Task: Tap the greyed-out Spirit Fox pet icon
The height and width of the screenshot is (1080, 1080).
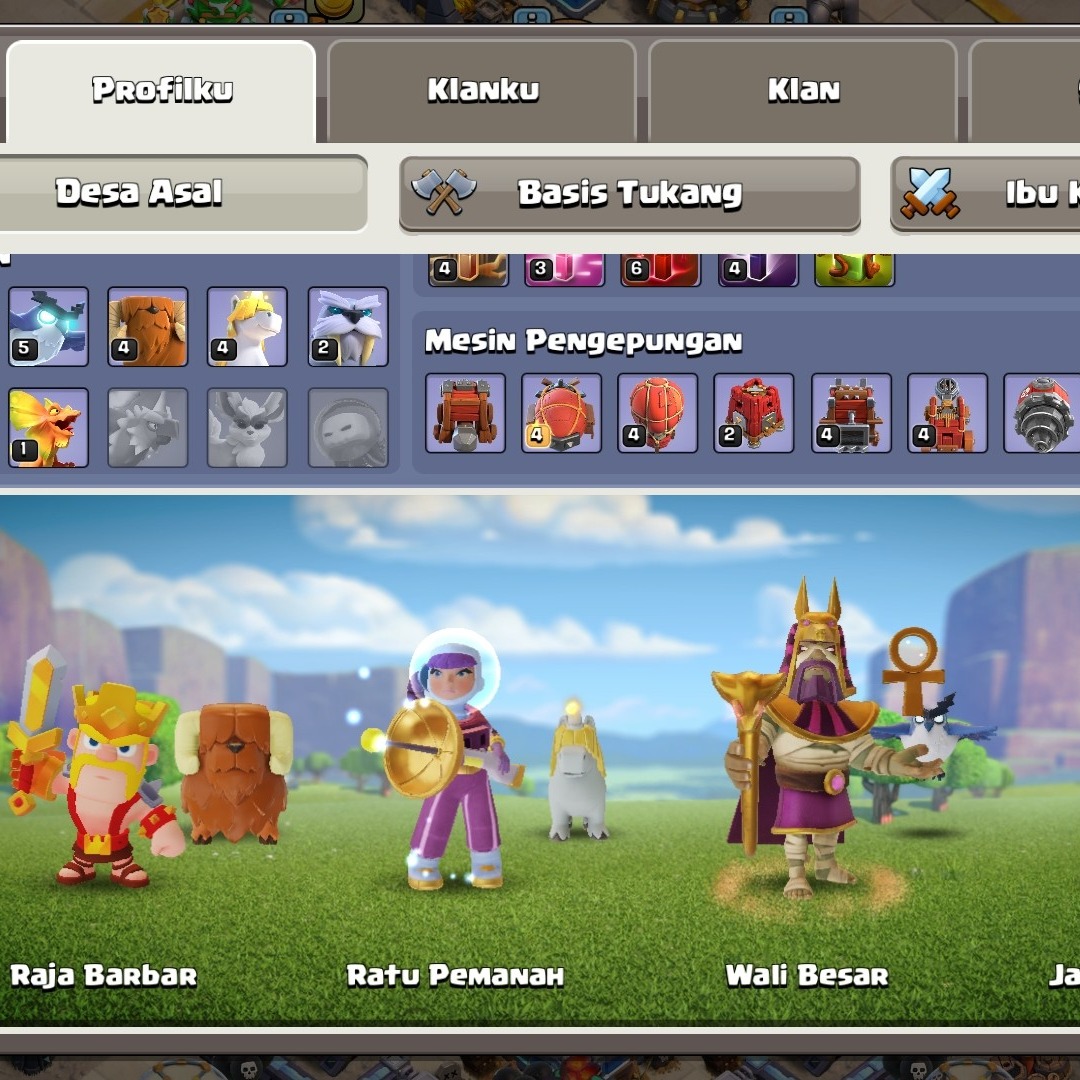Action: [x=247, y=427]
